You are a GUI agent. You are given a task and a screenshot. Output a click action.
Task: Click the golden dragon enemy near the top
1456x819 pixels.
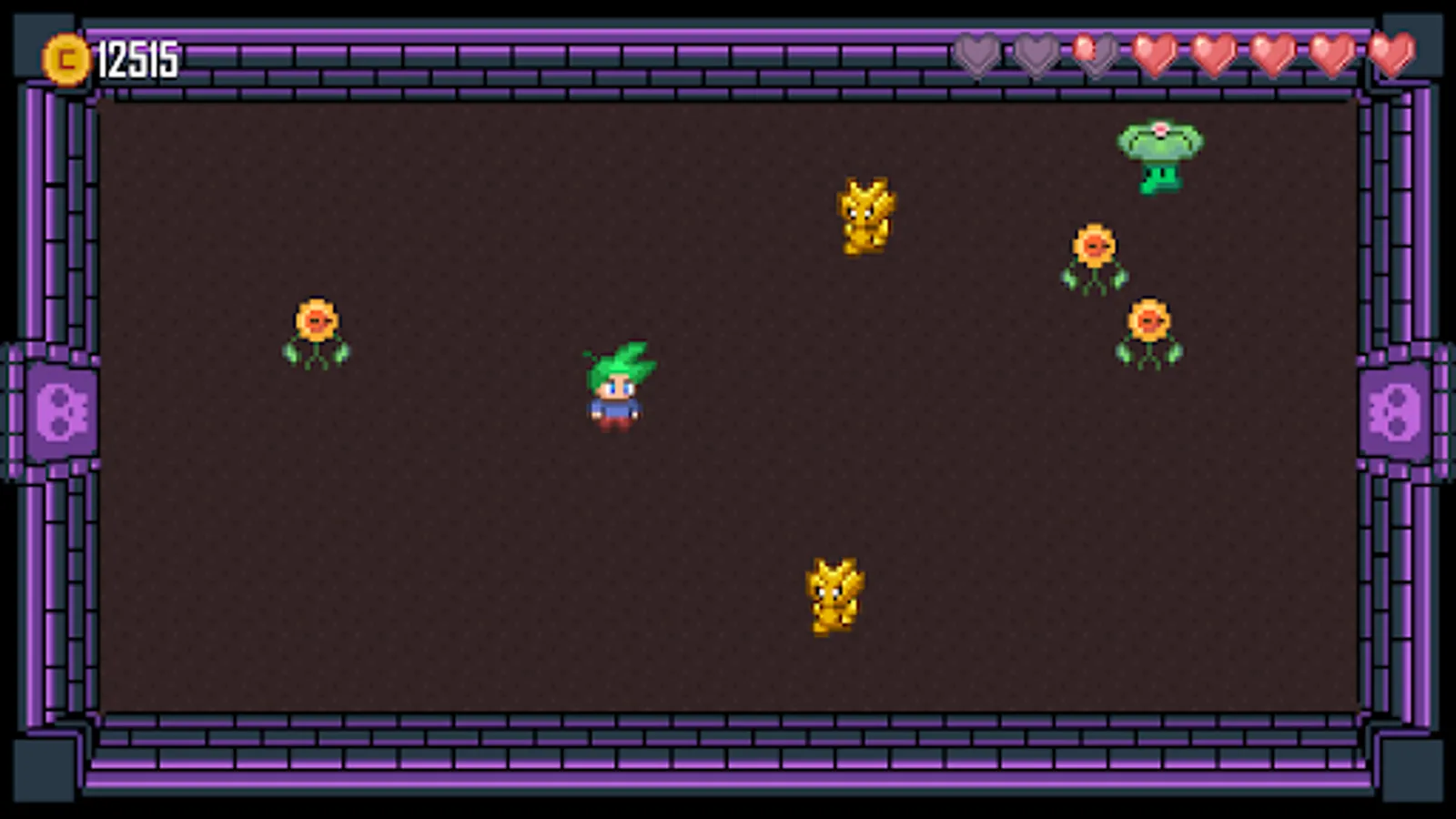[864, 217]
